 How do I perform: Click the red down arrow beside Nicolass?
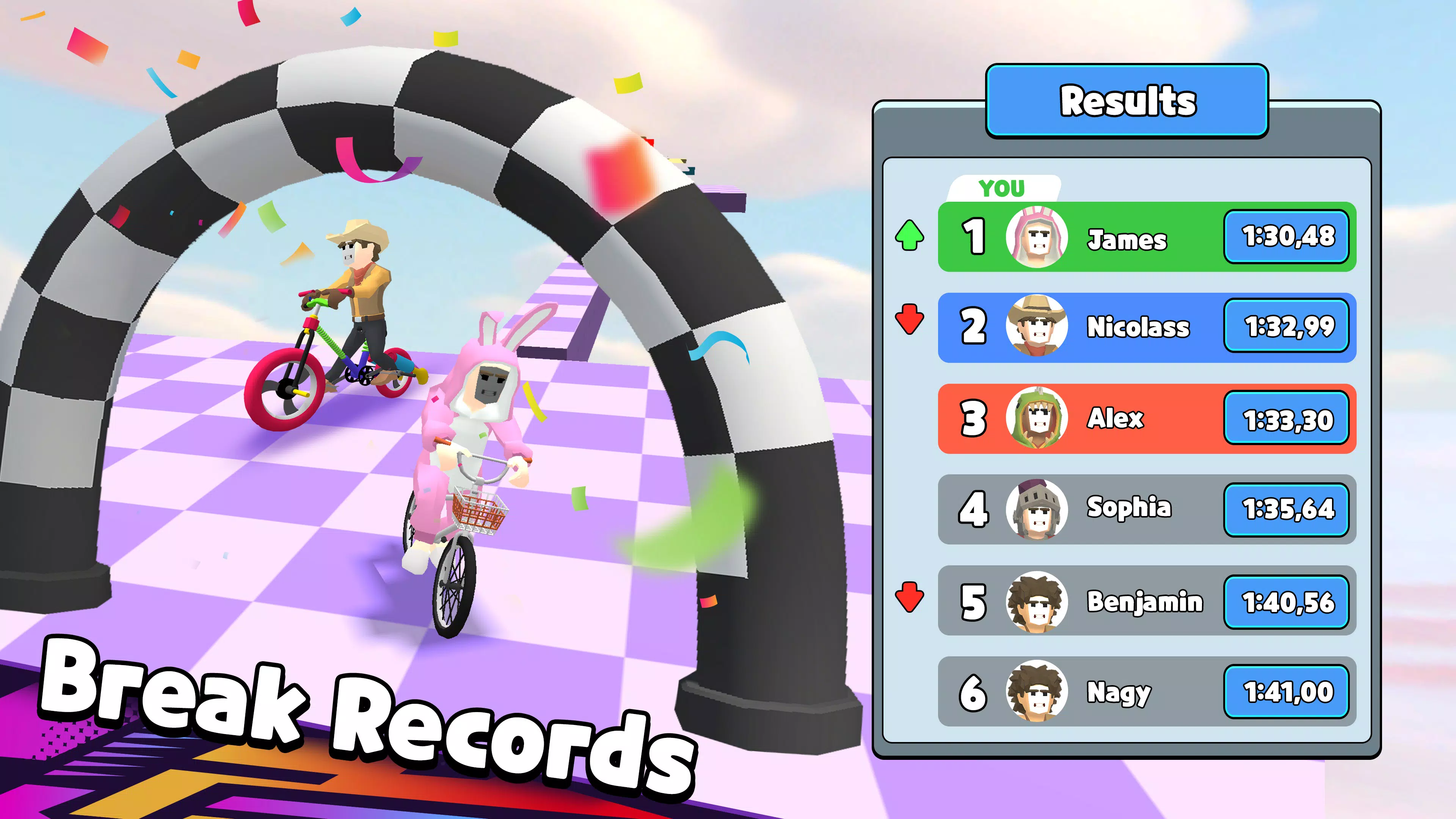point(910,327)
